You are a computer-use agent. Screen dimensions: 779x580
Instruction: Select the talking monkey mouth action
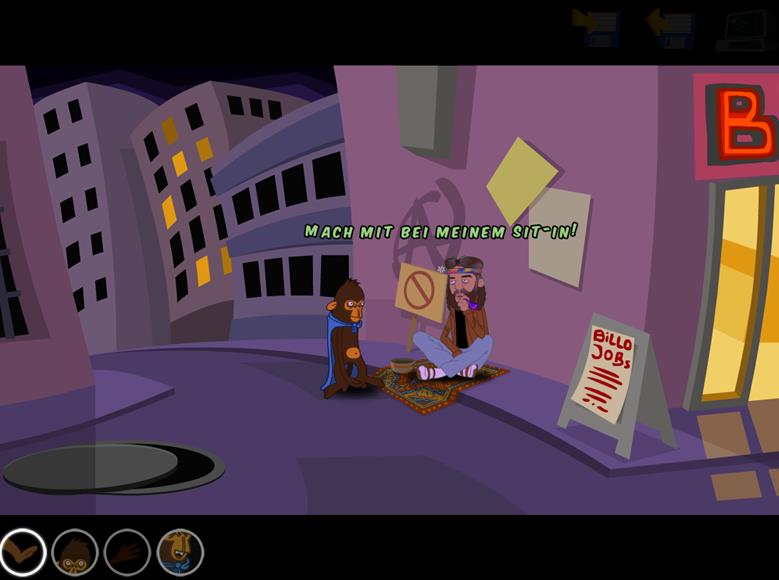click(x=180, y=551)
